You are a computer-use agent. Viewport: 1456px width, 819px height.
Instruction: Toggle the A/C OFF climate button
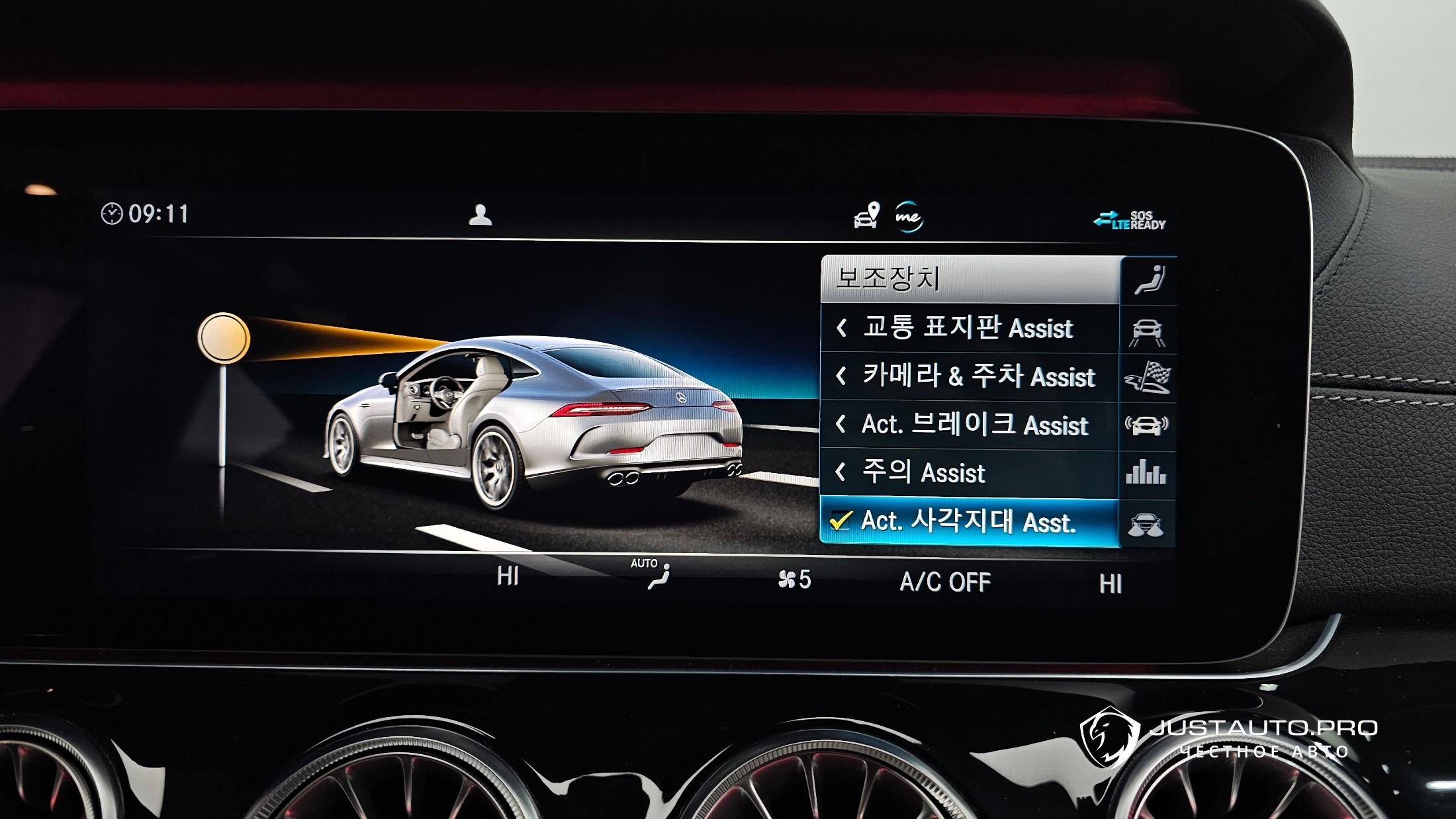pyautogui.click(x=944, y=582)
